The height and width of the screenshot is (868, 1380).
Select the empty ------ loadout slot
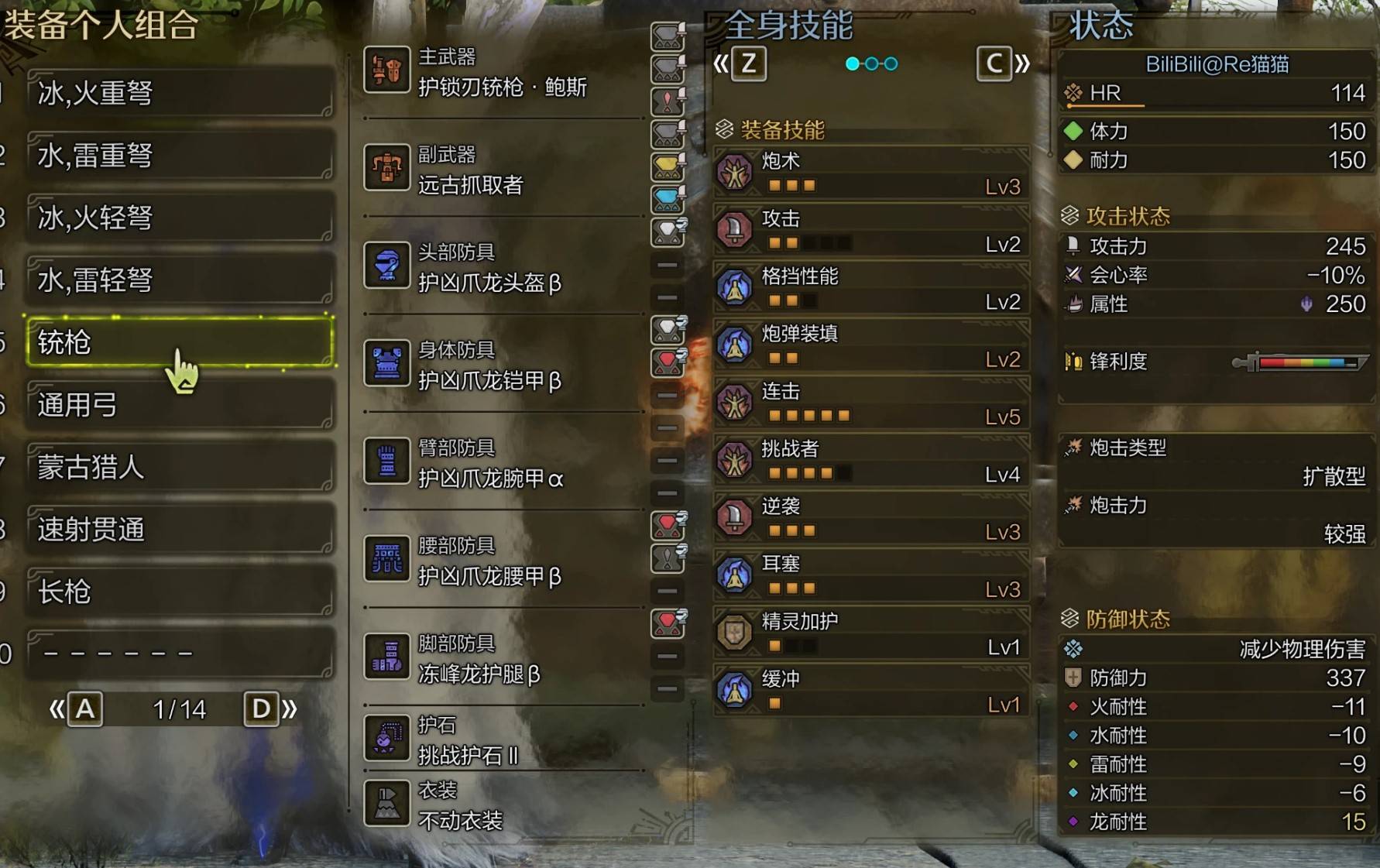click(180, 654)
